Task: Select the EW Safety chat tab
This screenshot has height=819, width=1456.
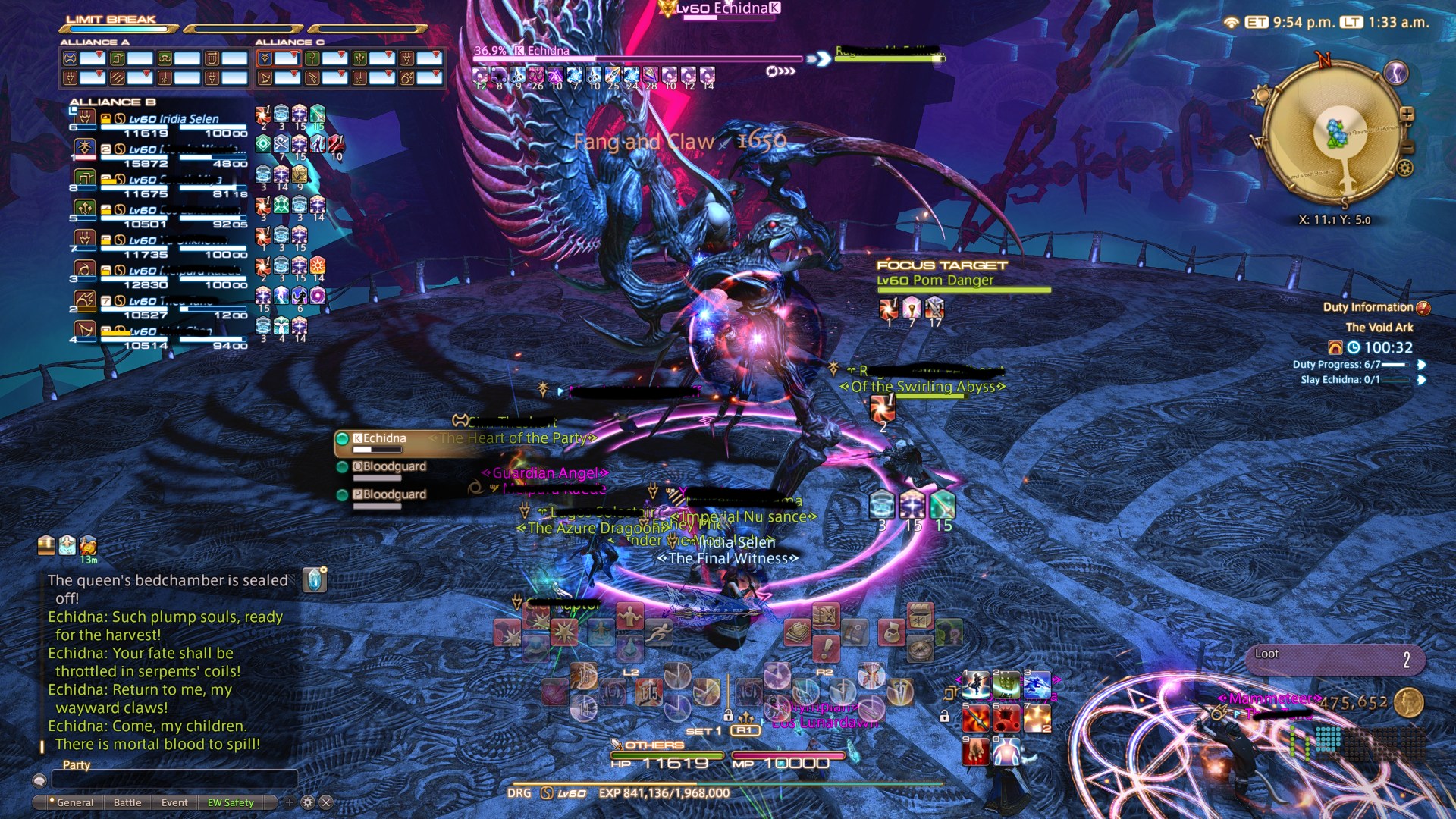Action: [231, 802]
